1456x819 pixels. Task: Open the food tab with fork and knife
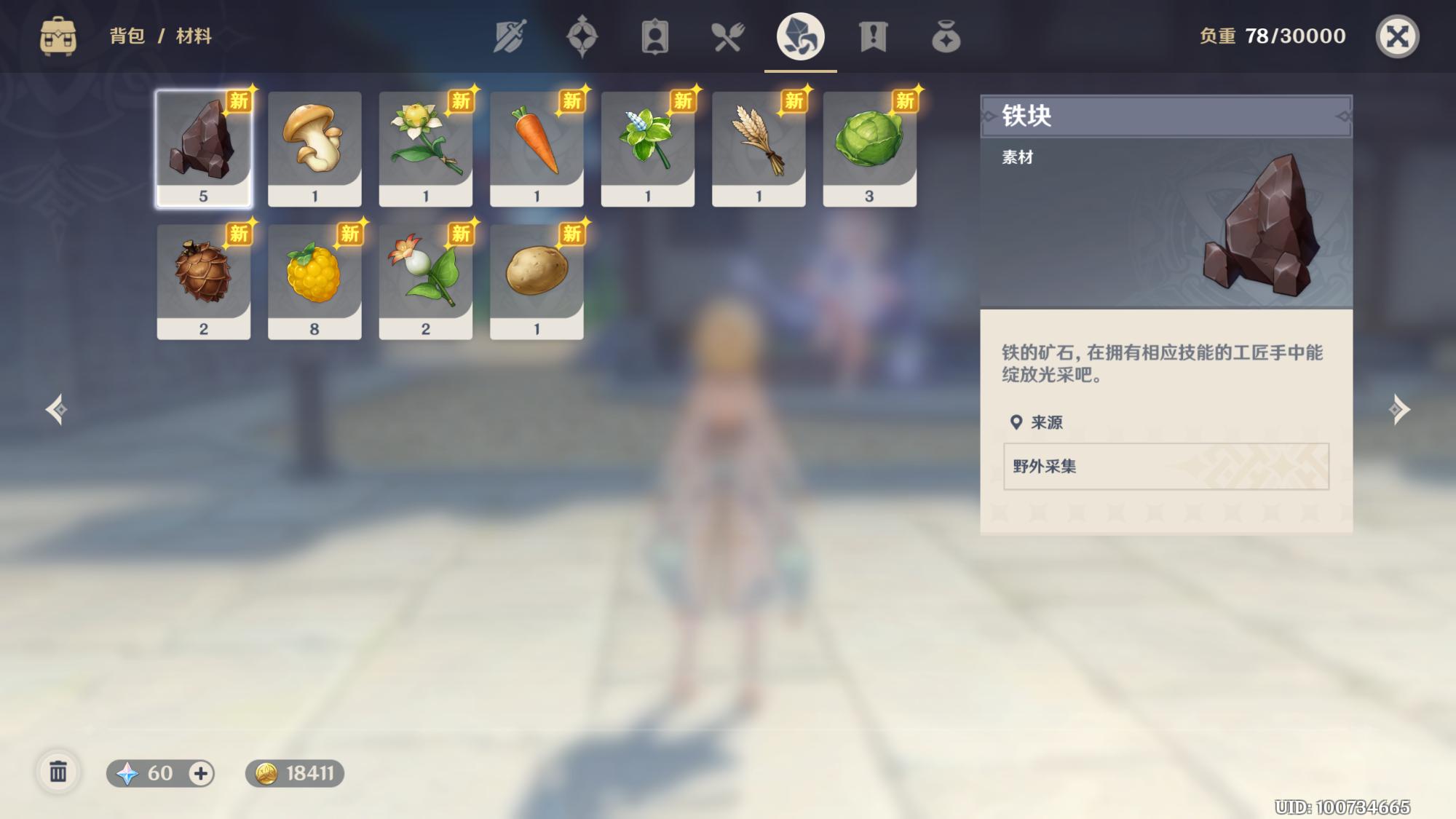(727, 36)
